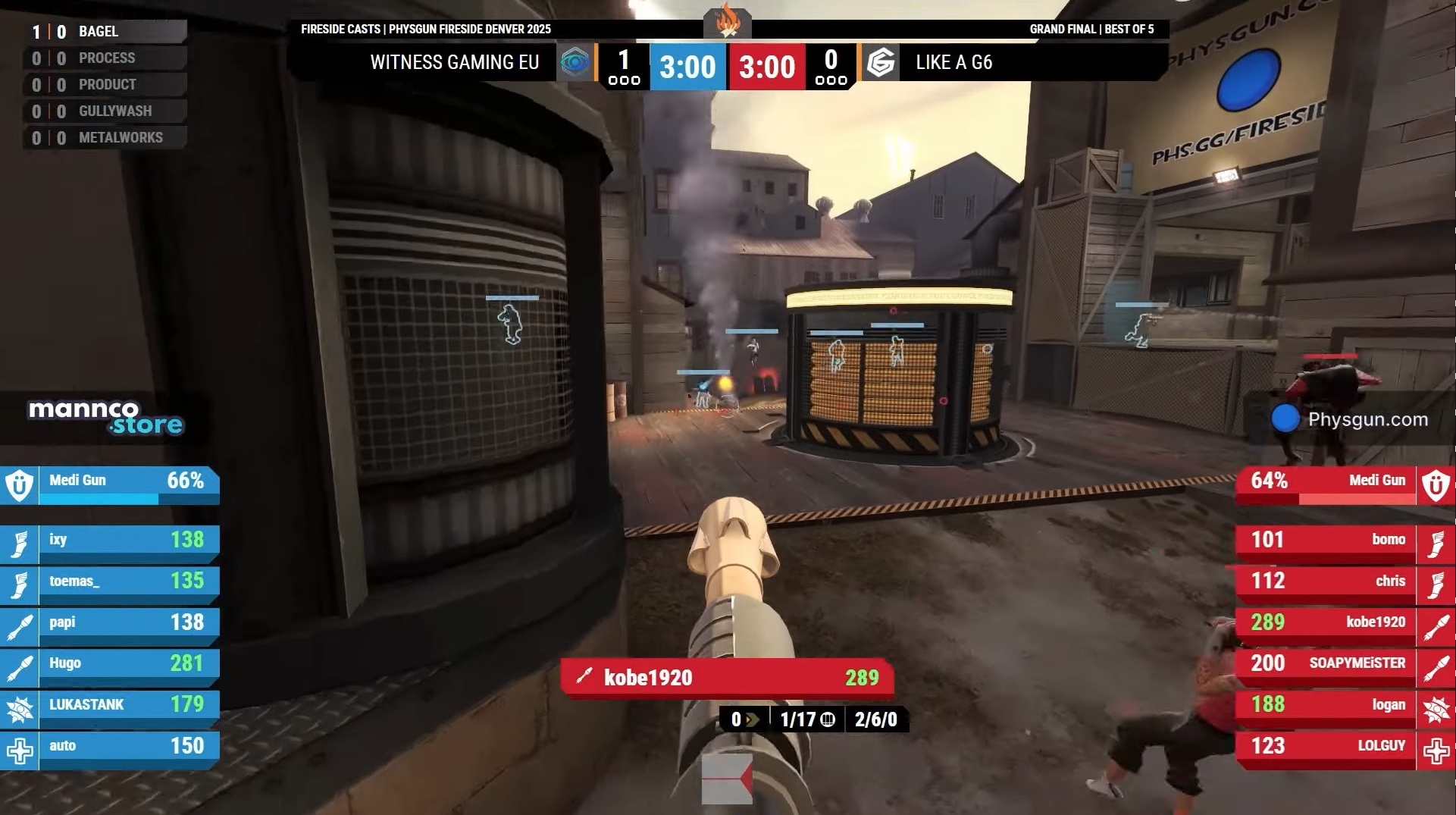
Task: Open the mannco.store sponsor logo
Action: coord(105,418)
